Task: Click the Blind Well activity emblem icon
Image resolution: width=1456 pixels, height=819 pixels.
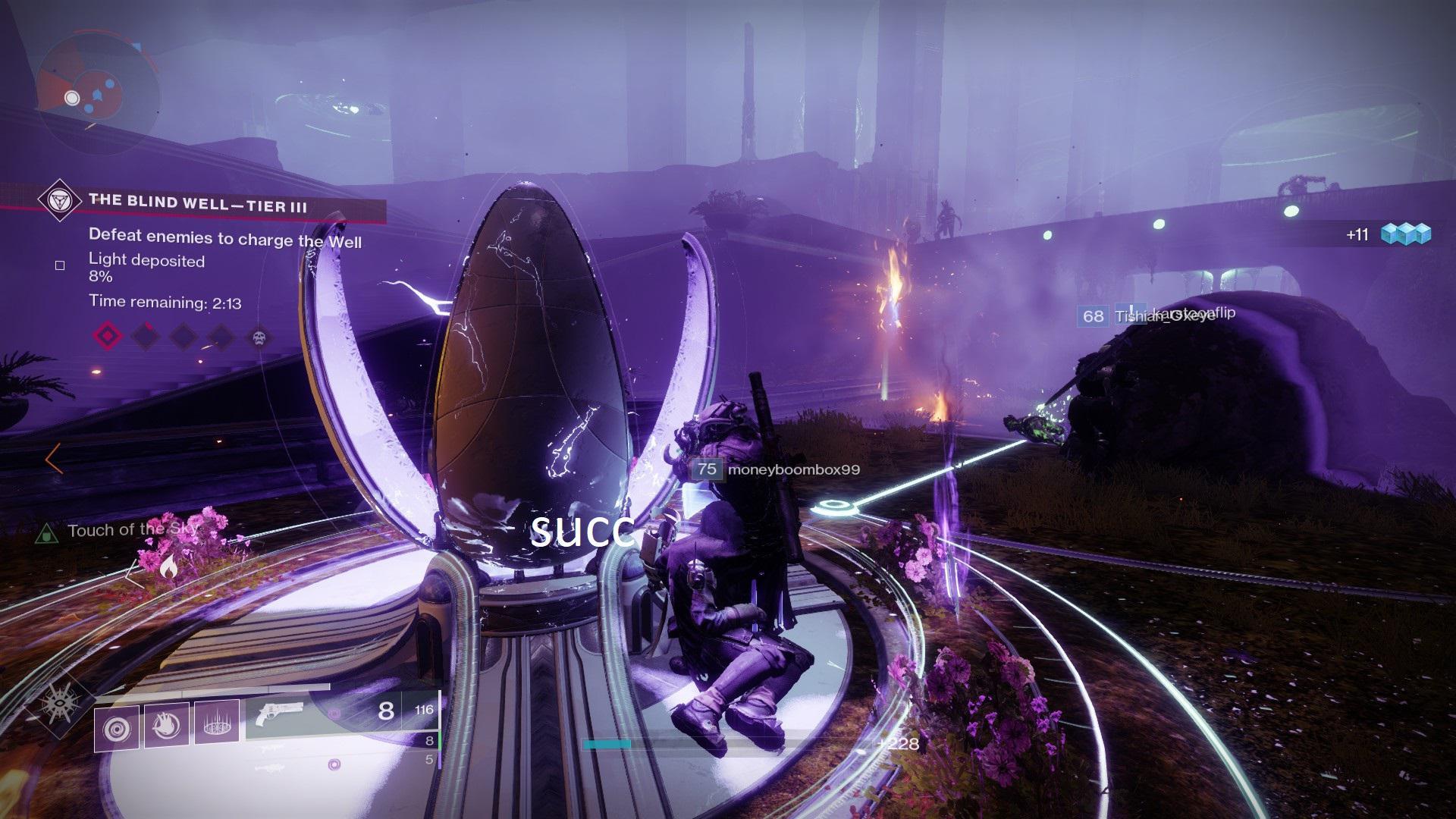Action: point(58,200)
